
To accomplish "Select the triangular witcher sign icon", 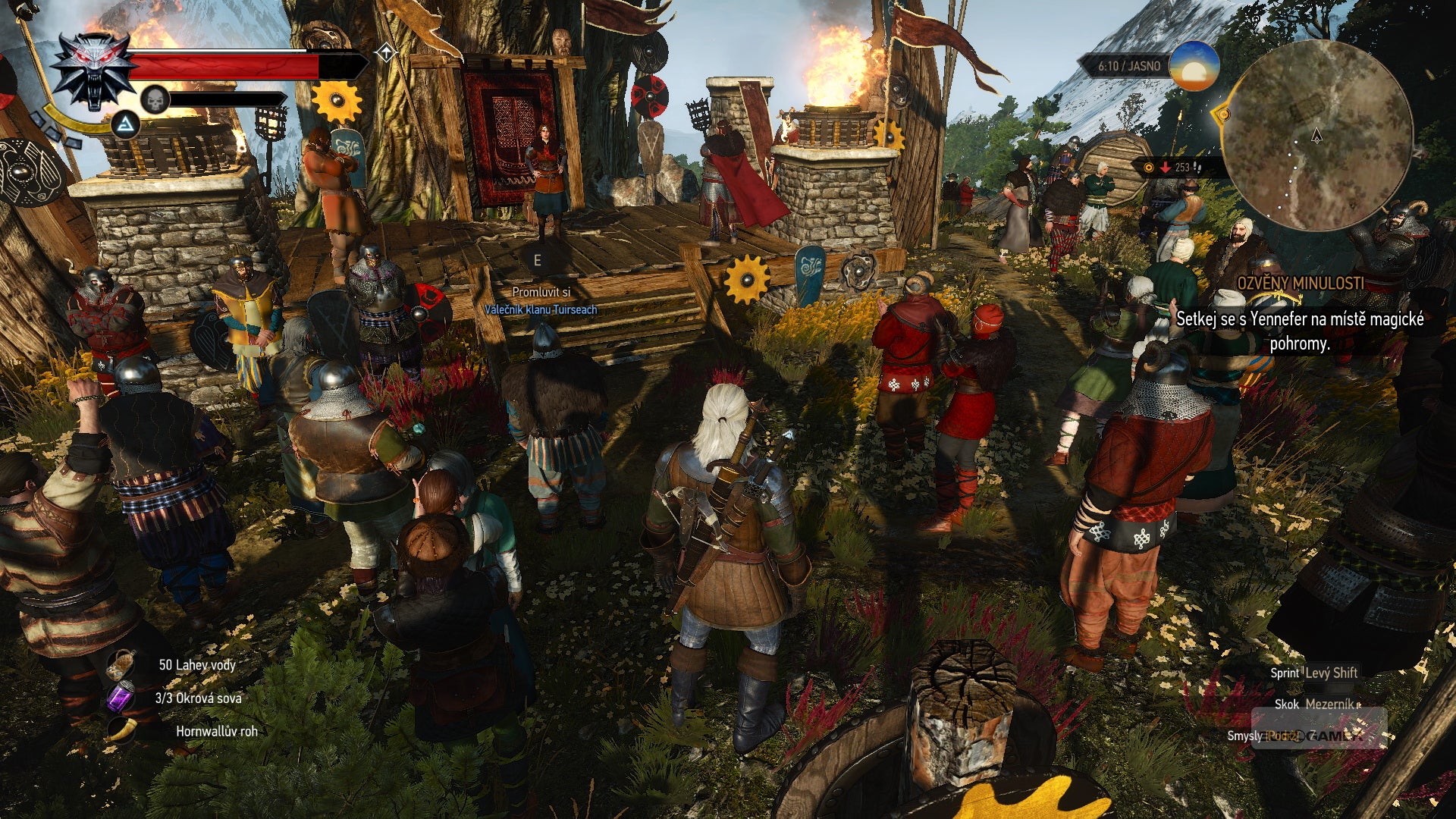I will [125, 125].
